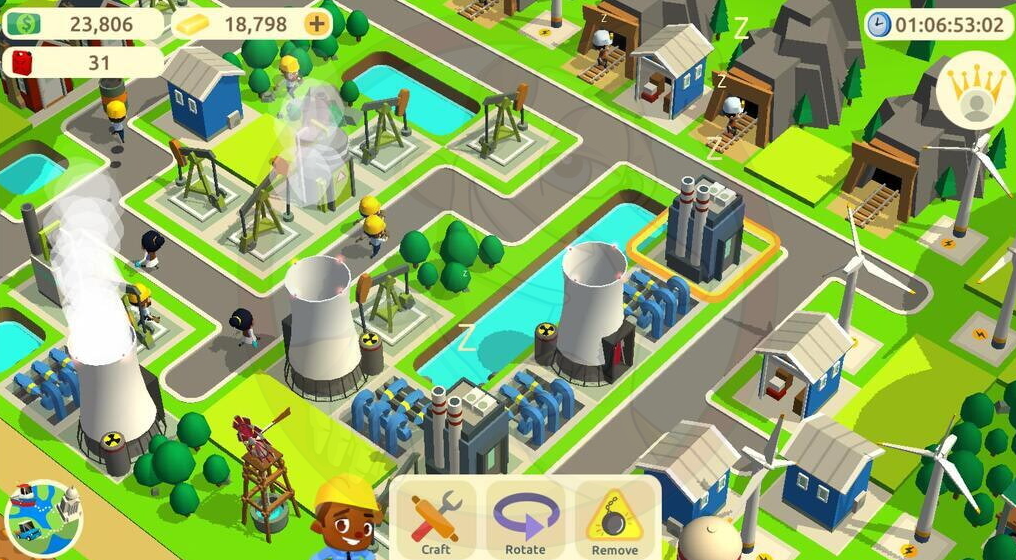Open the Craft tool
1016x560 pixels.
(435, 520)
